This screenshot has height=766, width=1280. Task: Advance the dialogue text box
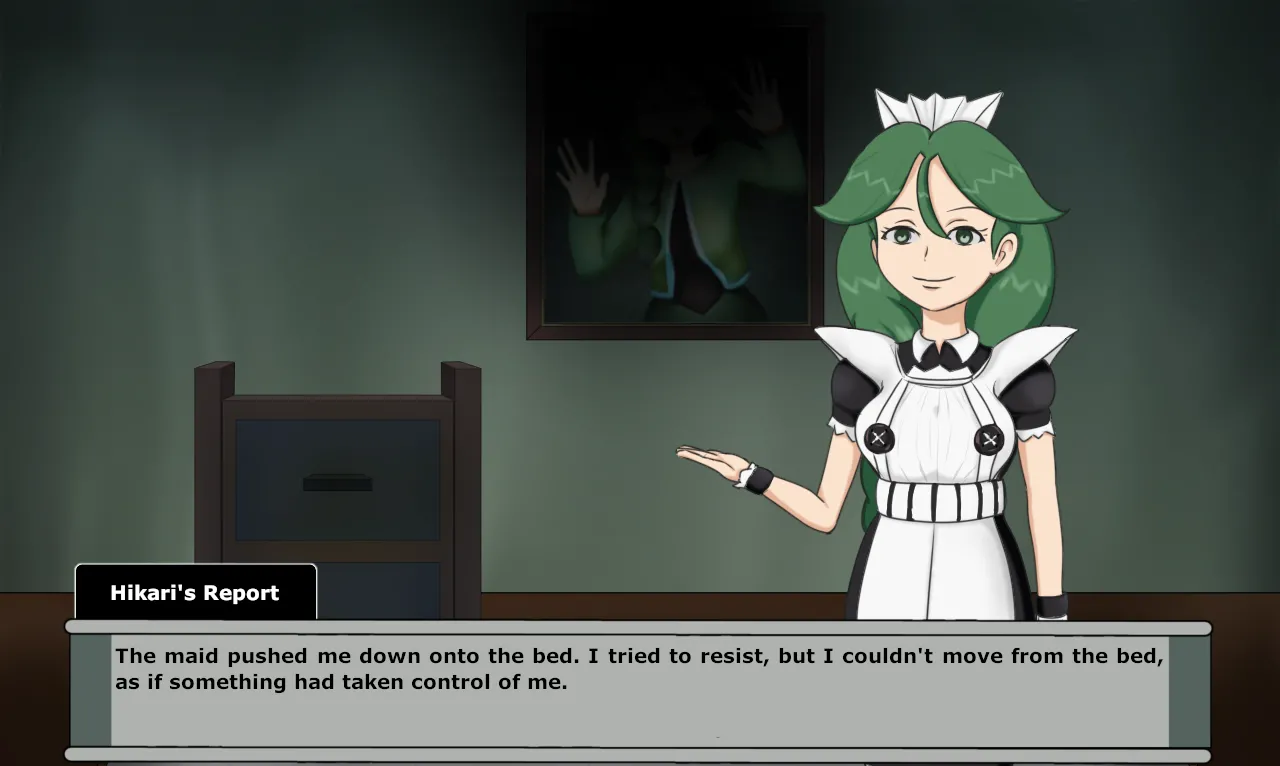(x=640, y=690)
